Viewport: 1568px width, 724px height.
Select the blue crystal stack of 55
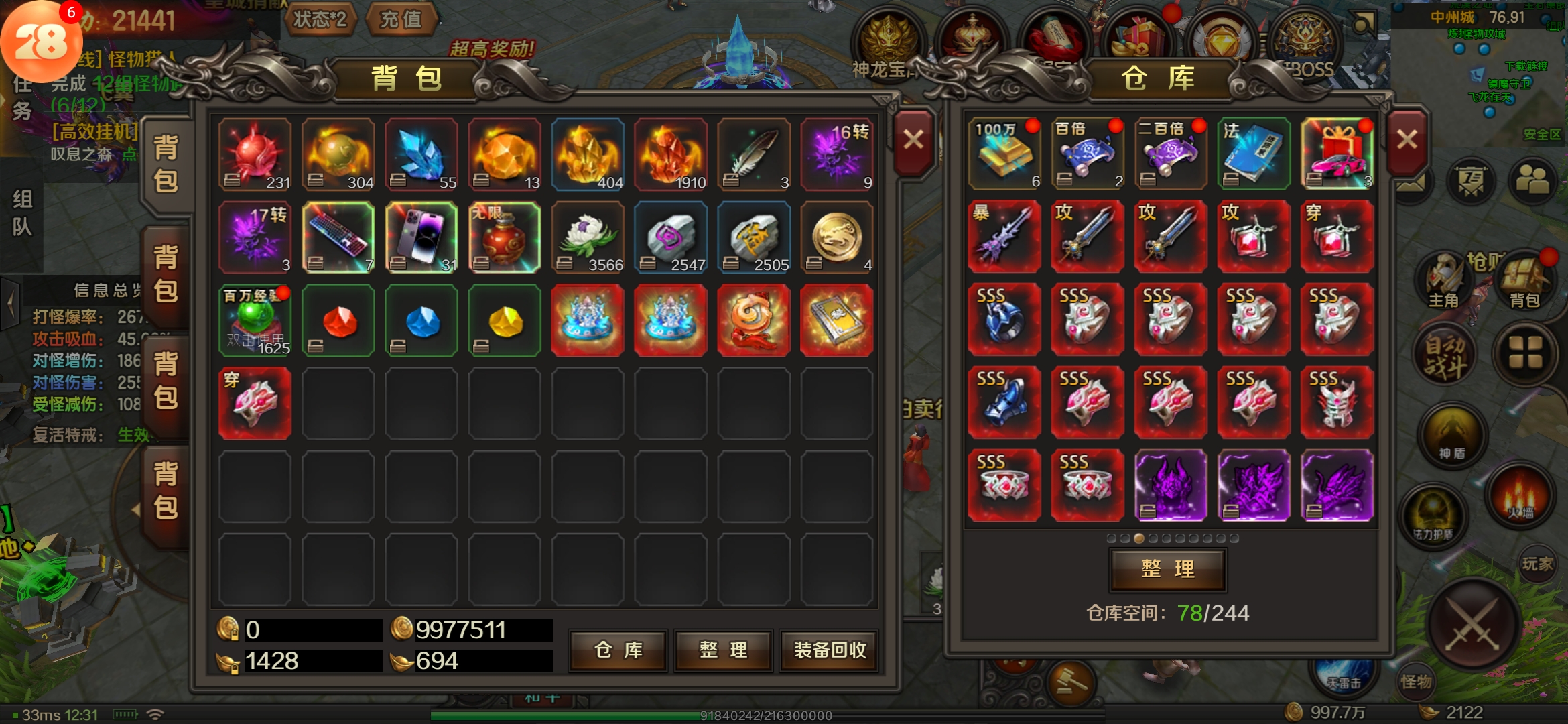point(421,155)
